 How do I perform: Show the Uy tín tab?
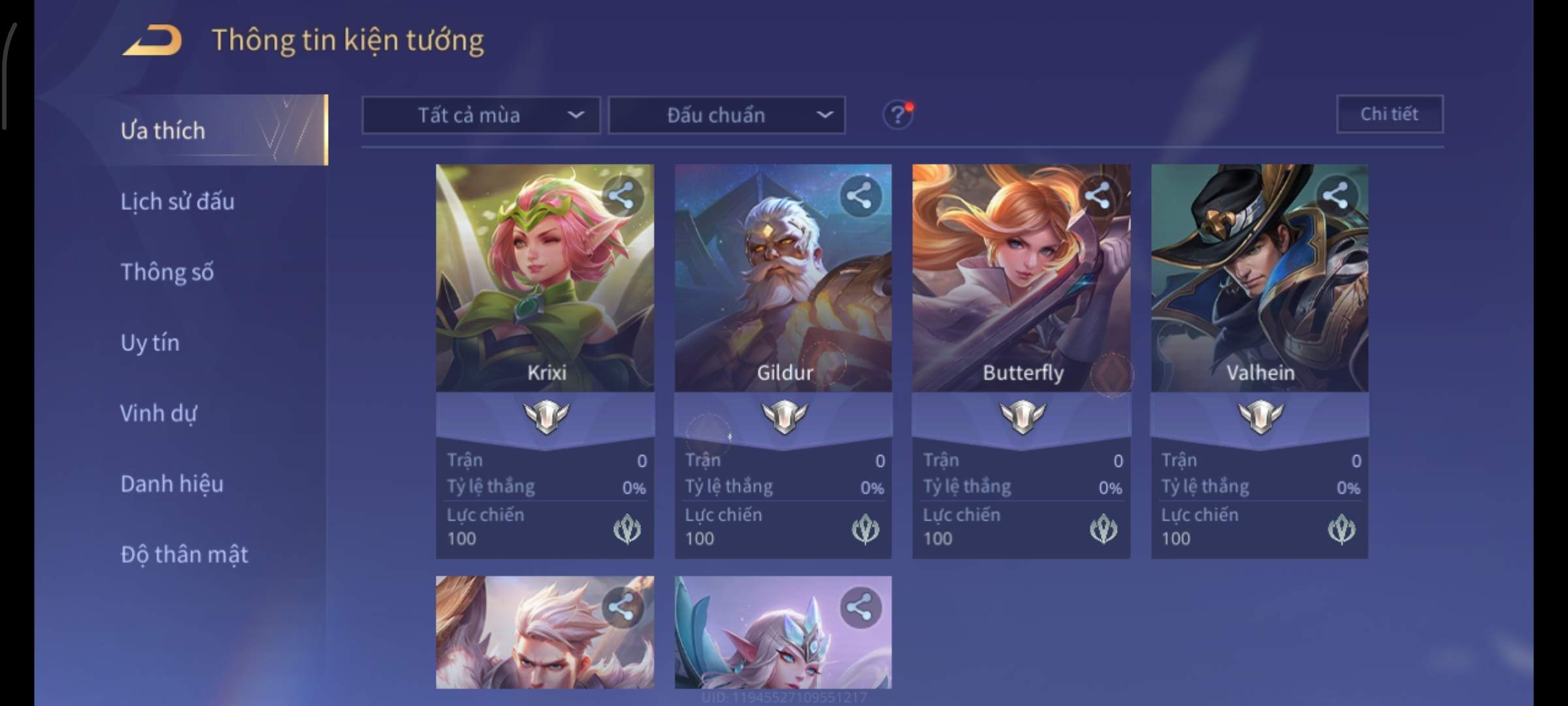point(150,343)
